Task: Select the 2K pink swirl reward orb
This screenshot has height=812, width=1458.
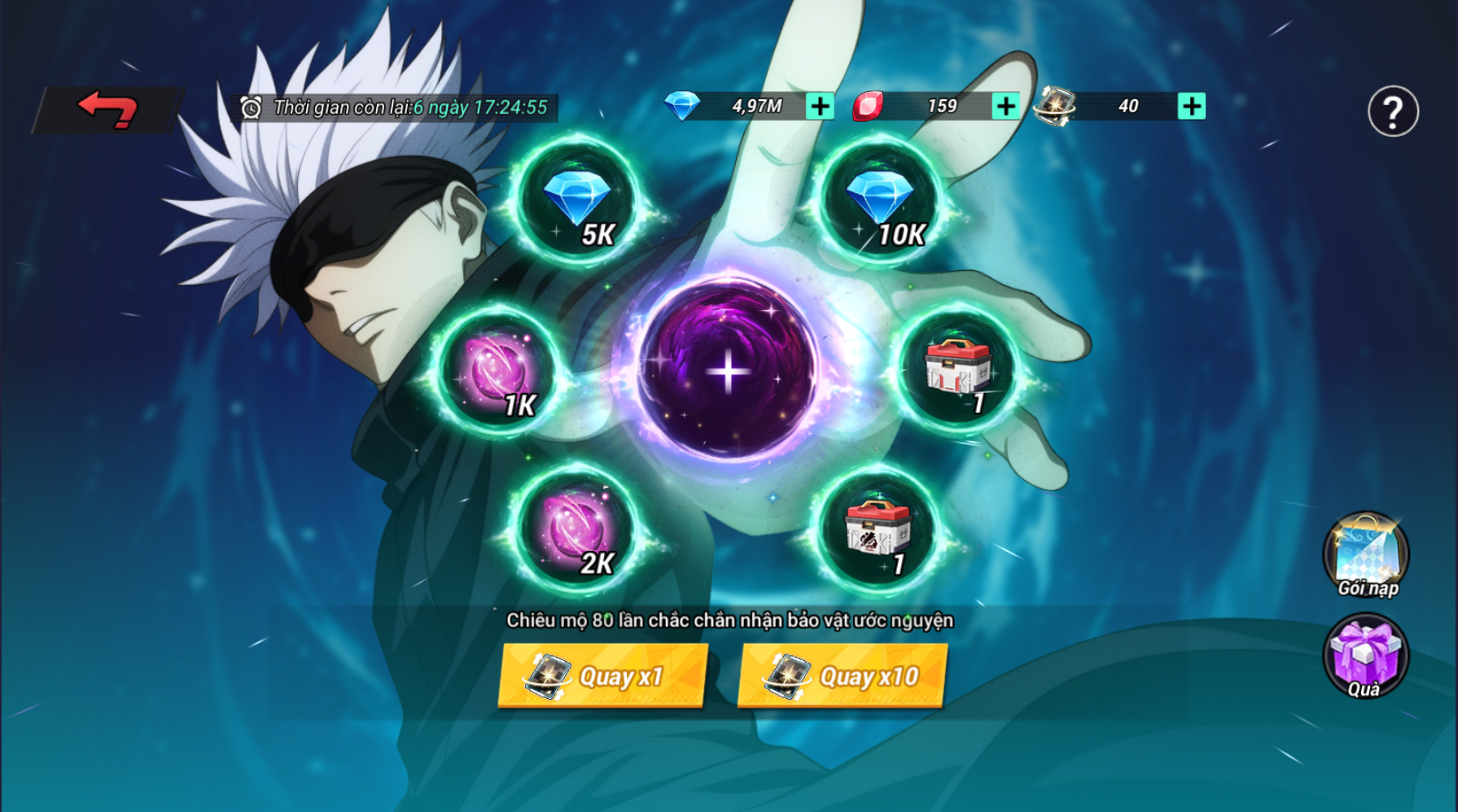Action: point(577,530)
